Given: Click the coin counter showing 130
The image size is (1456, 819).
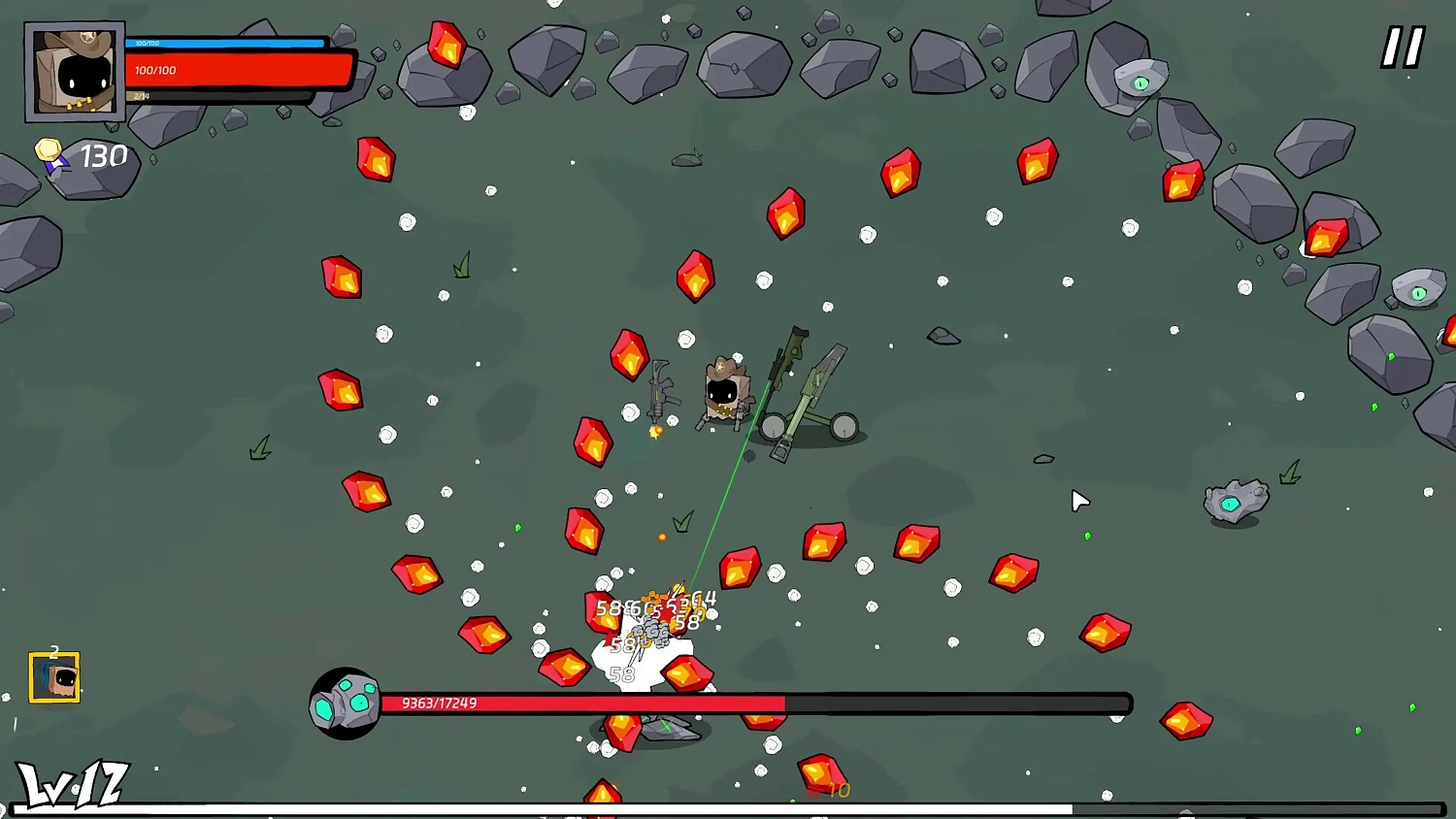Looking at the screenshot, I should (104, 154).
